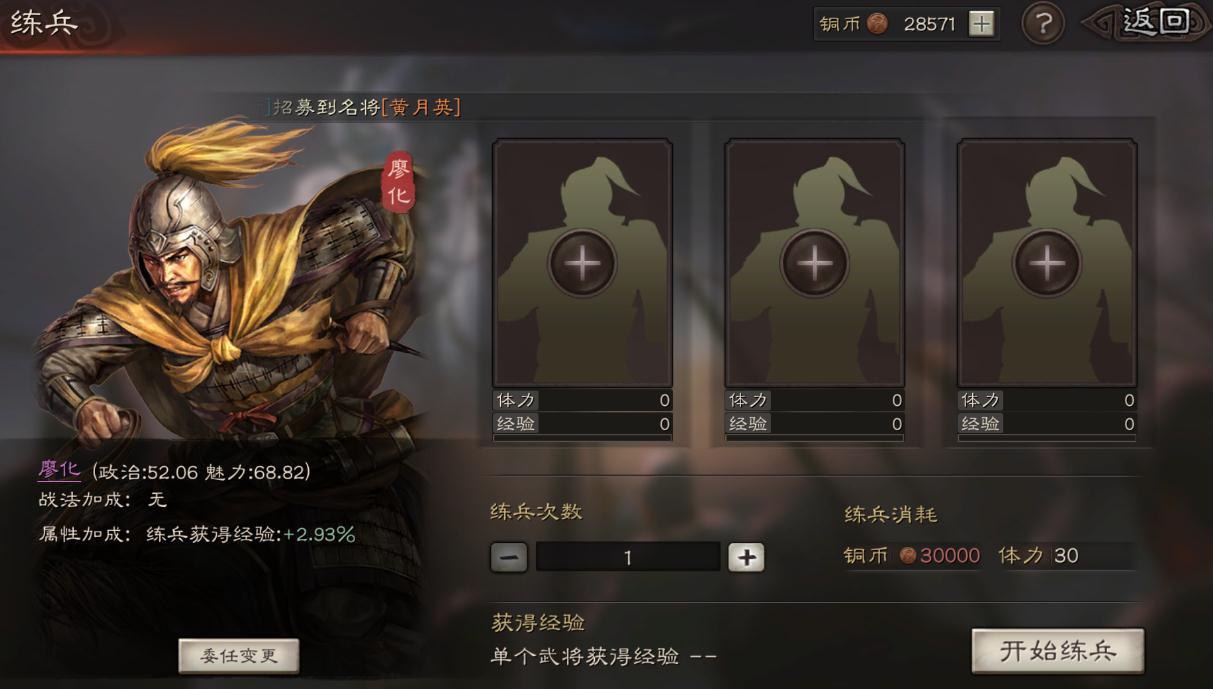Start training with 开始练兵 button
1213x689 pixels.
pos(1057,651)
